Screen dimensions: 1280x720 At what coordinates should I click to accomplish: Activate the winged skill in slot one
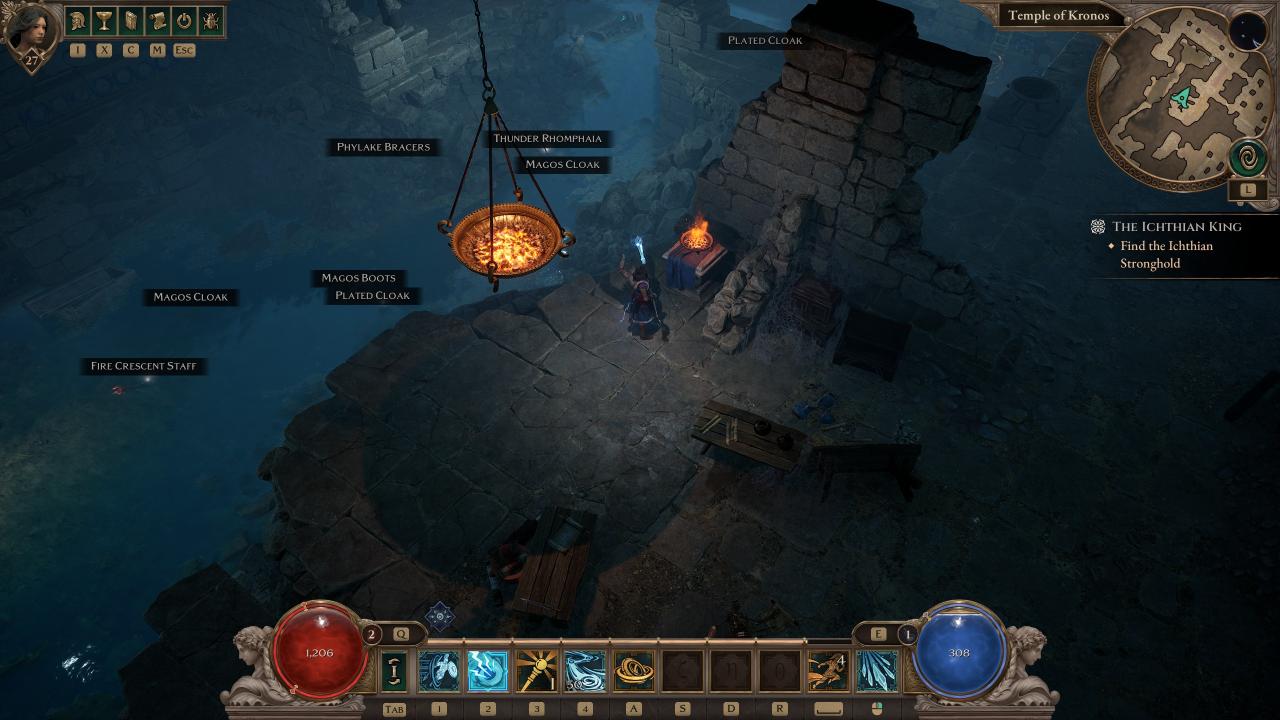coord(439,671)
